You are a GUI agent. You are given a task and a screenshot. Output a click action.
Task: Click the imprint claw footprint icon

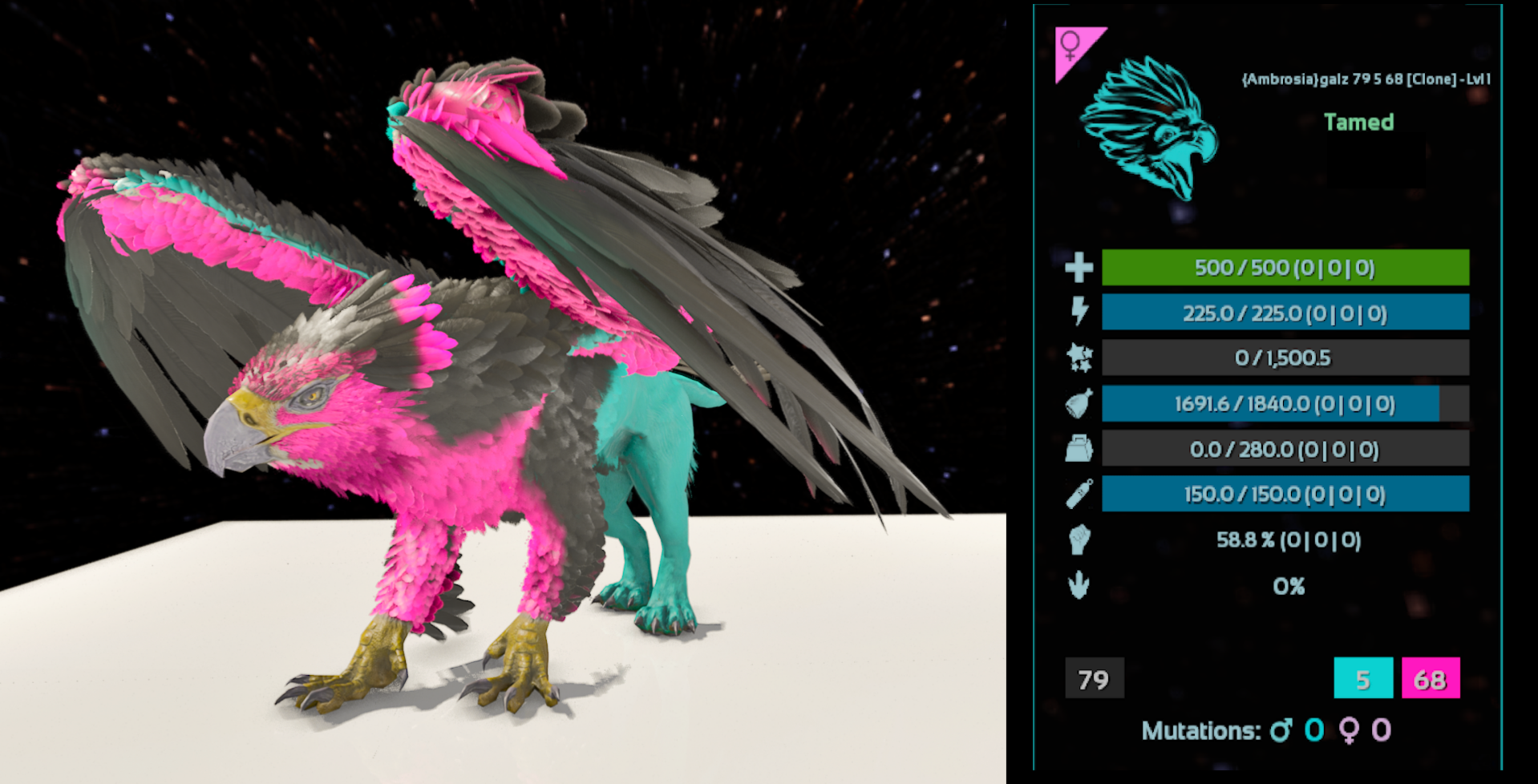[1079, 585]
